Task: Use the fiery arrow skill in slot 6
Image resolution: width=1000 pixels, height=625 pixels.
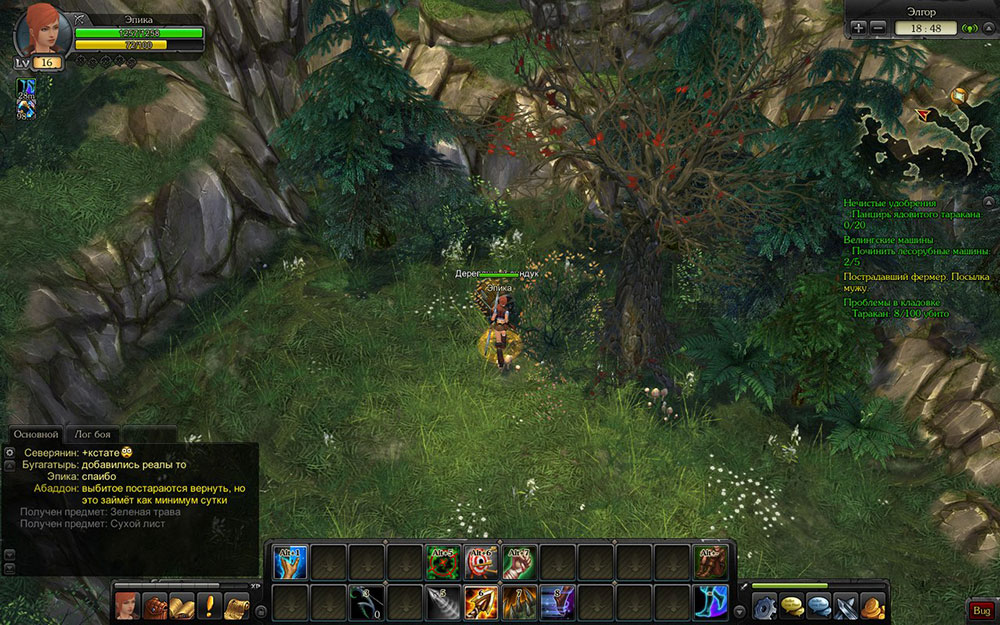Action: (x=482, y=603)
